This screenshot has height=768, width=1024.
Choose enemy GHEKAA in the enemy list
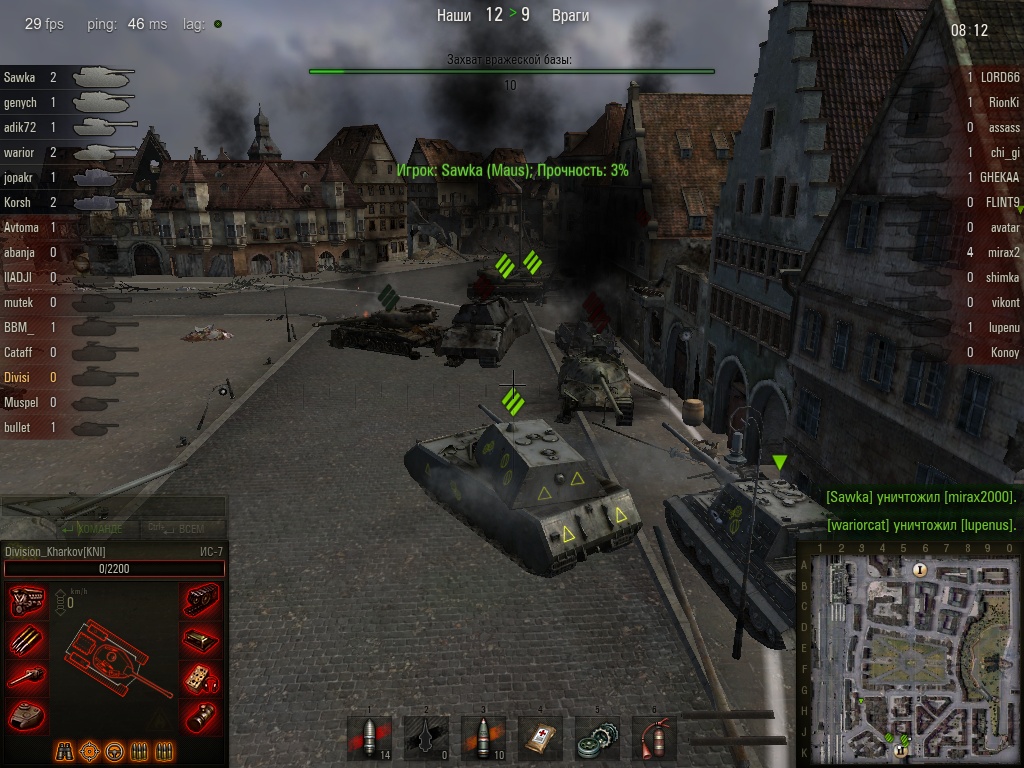999,177
